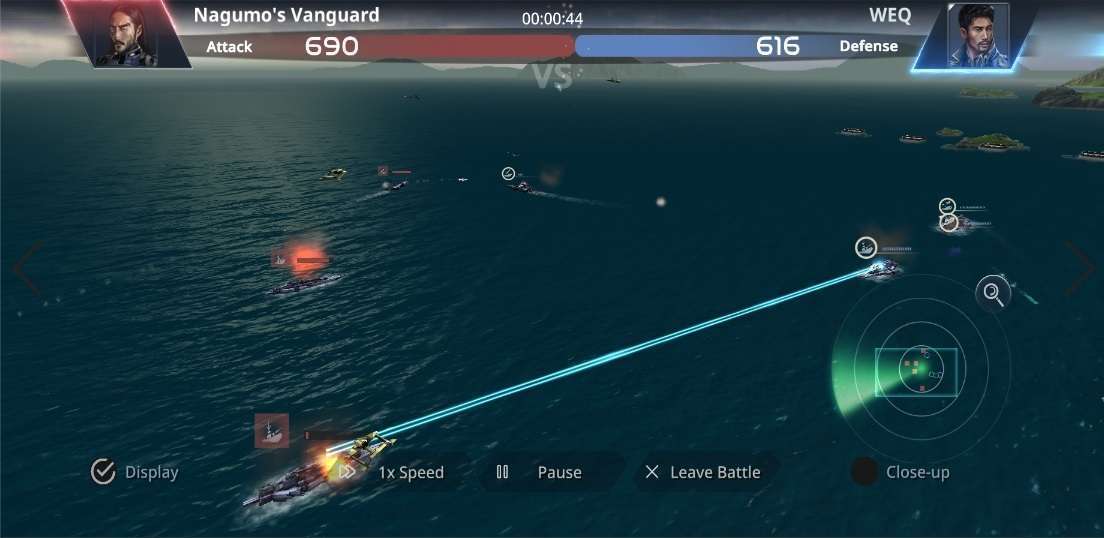Leave Battle now
Image resolution: width=1104 pixels, height=538 pixels.
pyautogui.click(x=703, y=472)
